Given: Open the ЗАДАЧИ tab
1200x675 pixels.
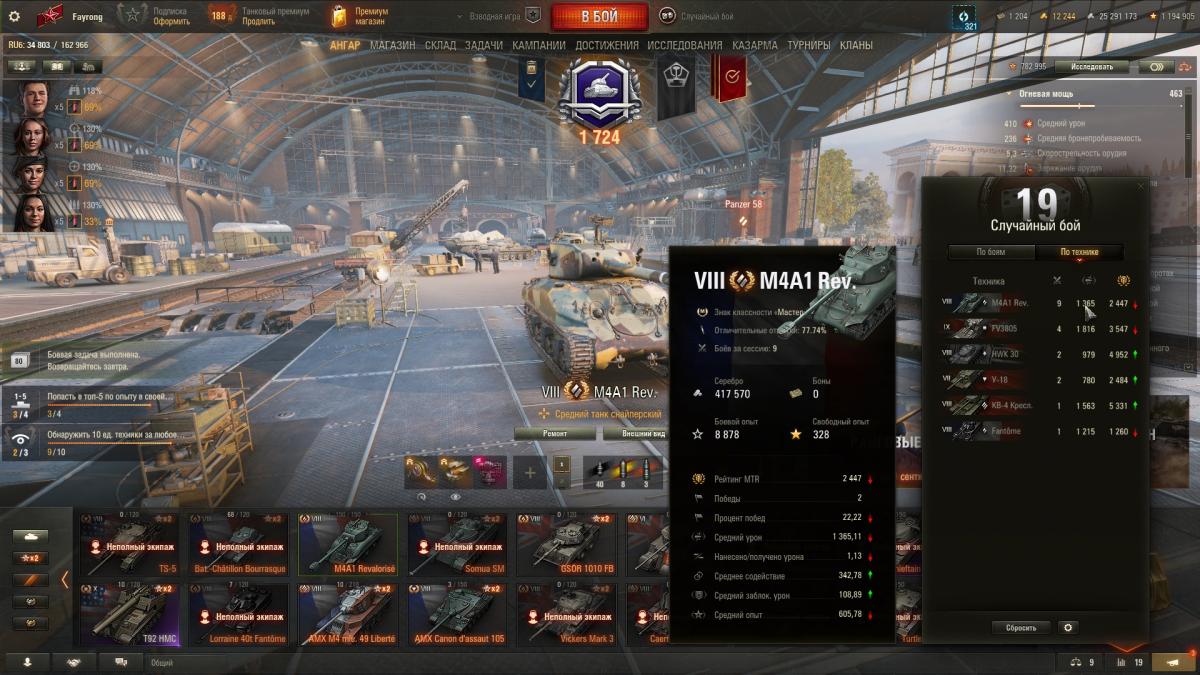Looking at the screenshot, I should [x=484, y=45].
